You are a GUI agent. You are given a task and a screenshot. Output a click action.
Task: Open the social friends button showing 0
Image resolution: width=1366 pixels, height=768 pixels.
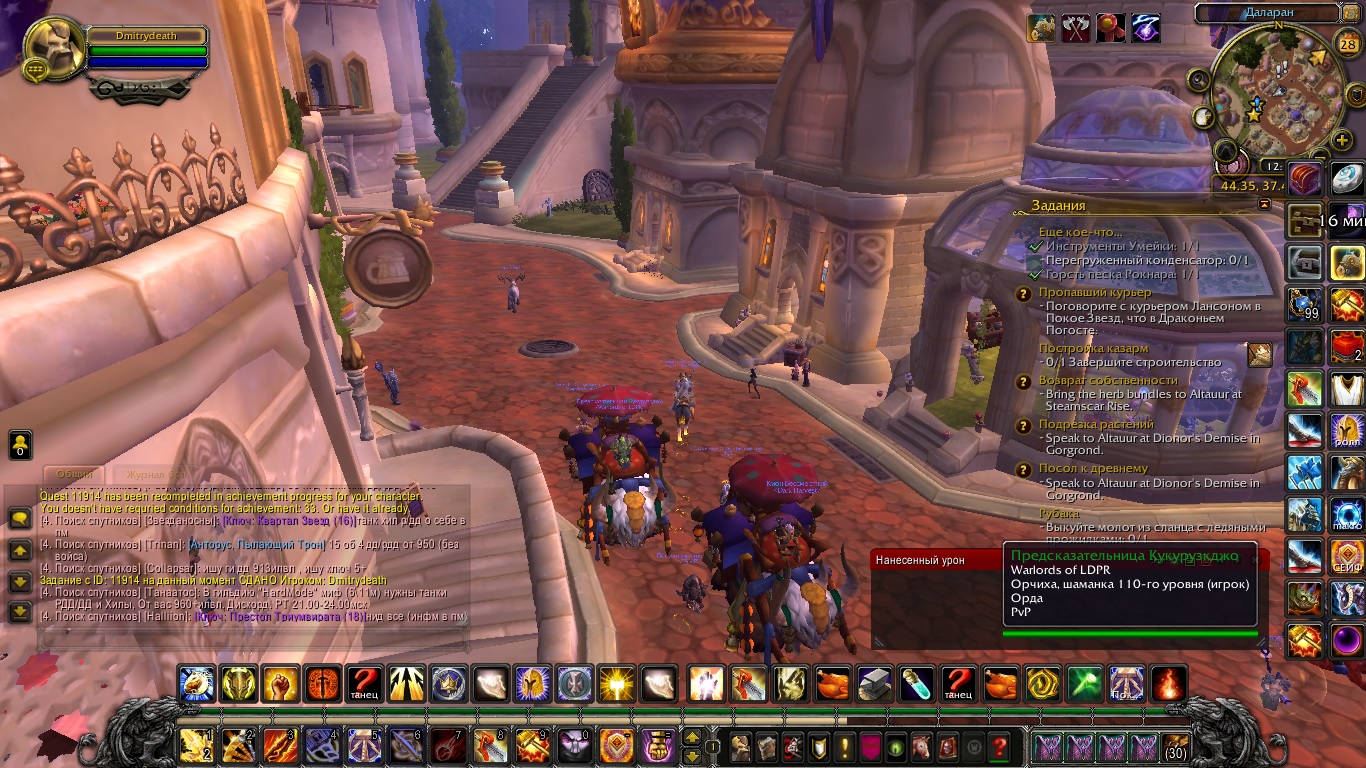click(20, 444)
